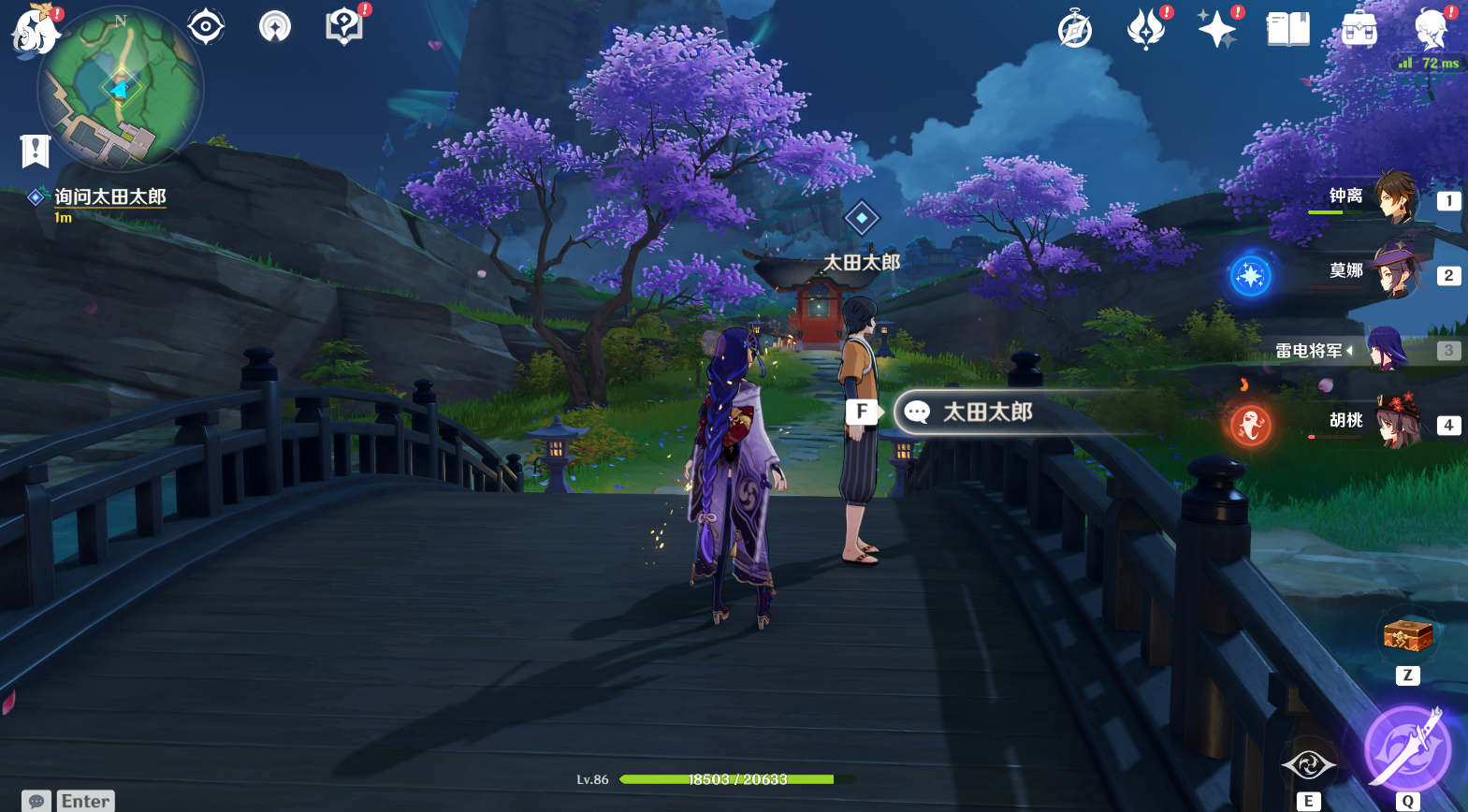Open the Battle Pass icon
1468x812 pixels.
point(1146,29)
